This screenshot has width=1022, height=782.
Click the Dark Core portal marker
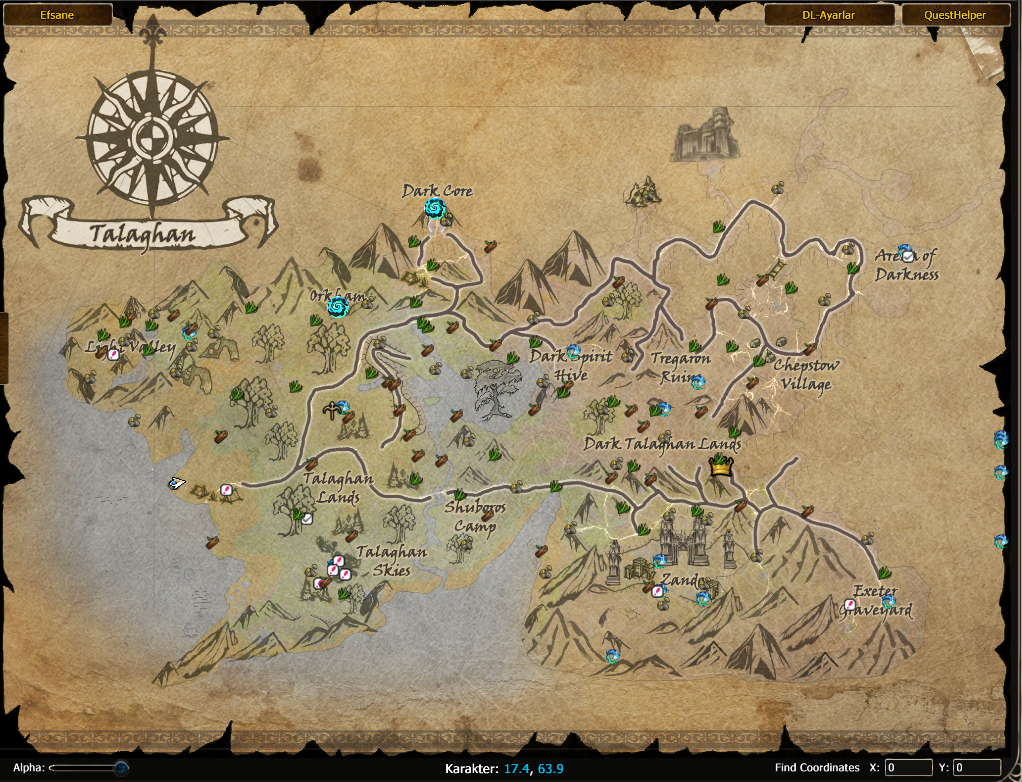tap(434, 208)
